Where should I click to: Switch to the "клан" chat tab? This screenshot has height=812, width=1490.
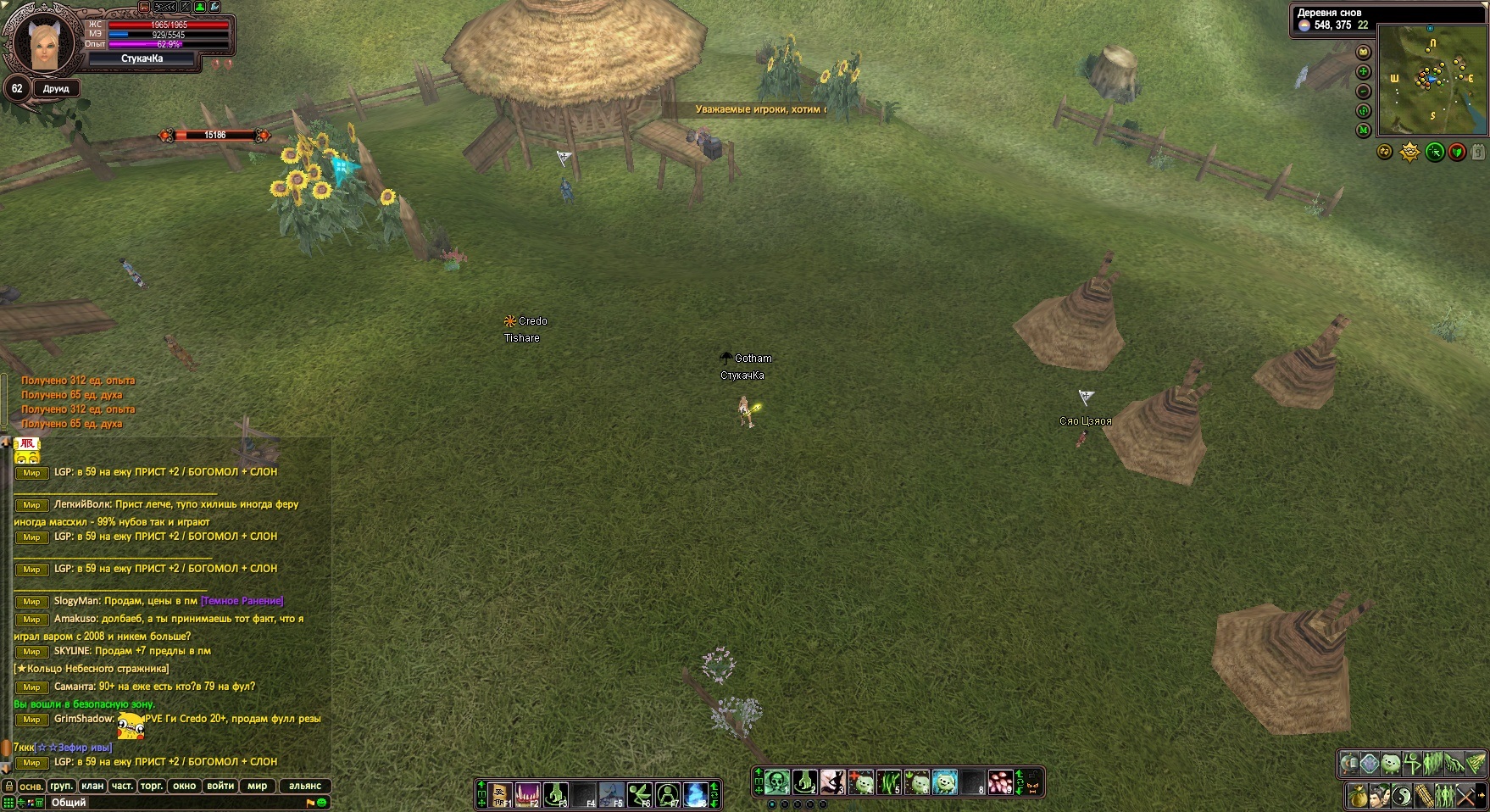[x=92, y=786]
